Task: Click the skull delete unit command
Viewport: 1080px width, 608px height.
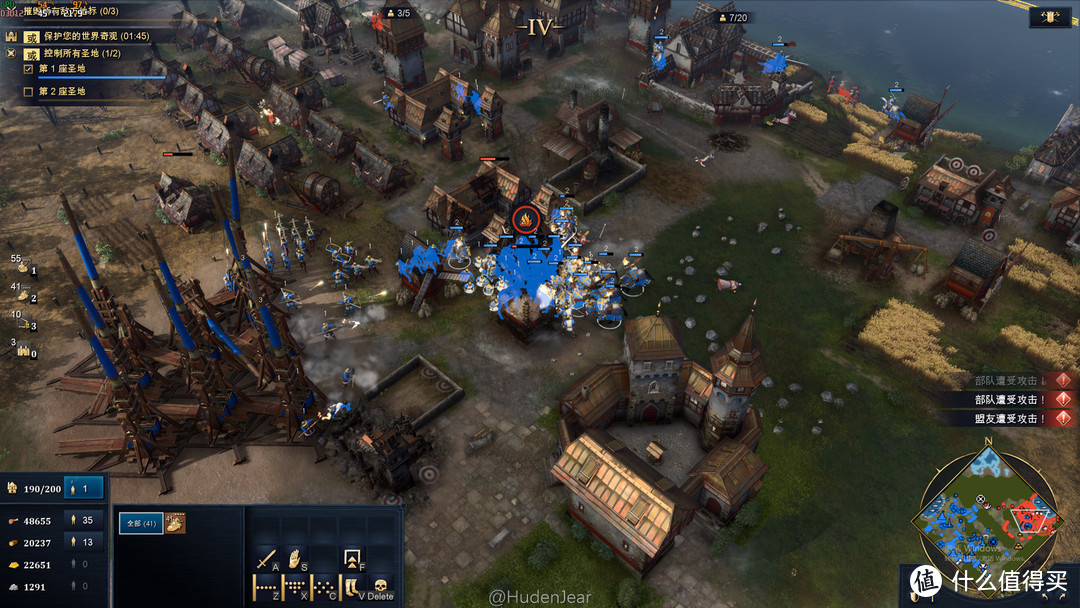Action: click(381, 585)
